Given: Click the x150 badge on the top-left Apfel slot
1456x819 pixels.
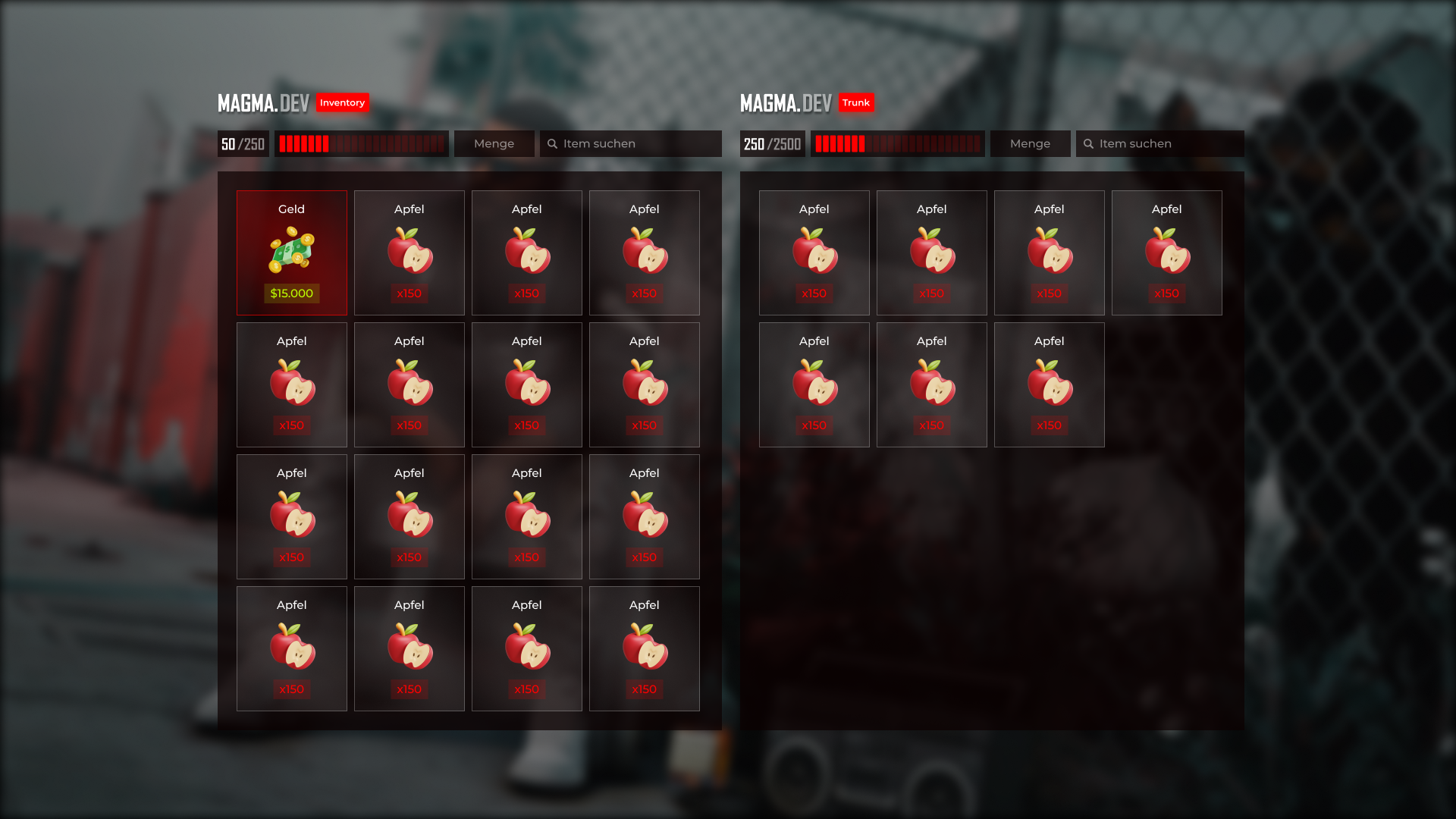Looking at the screenshot, I should (x=409, y=293).
